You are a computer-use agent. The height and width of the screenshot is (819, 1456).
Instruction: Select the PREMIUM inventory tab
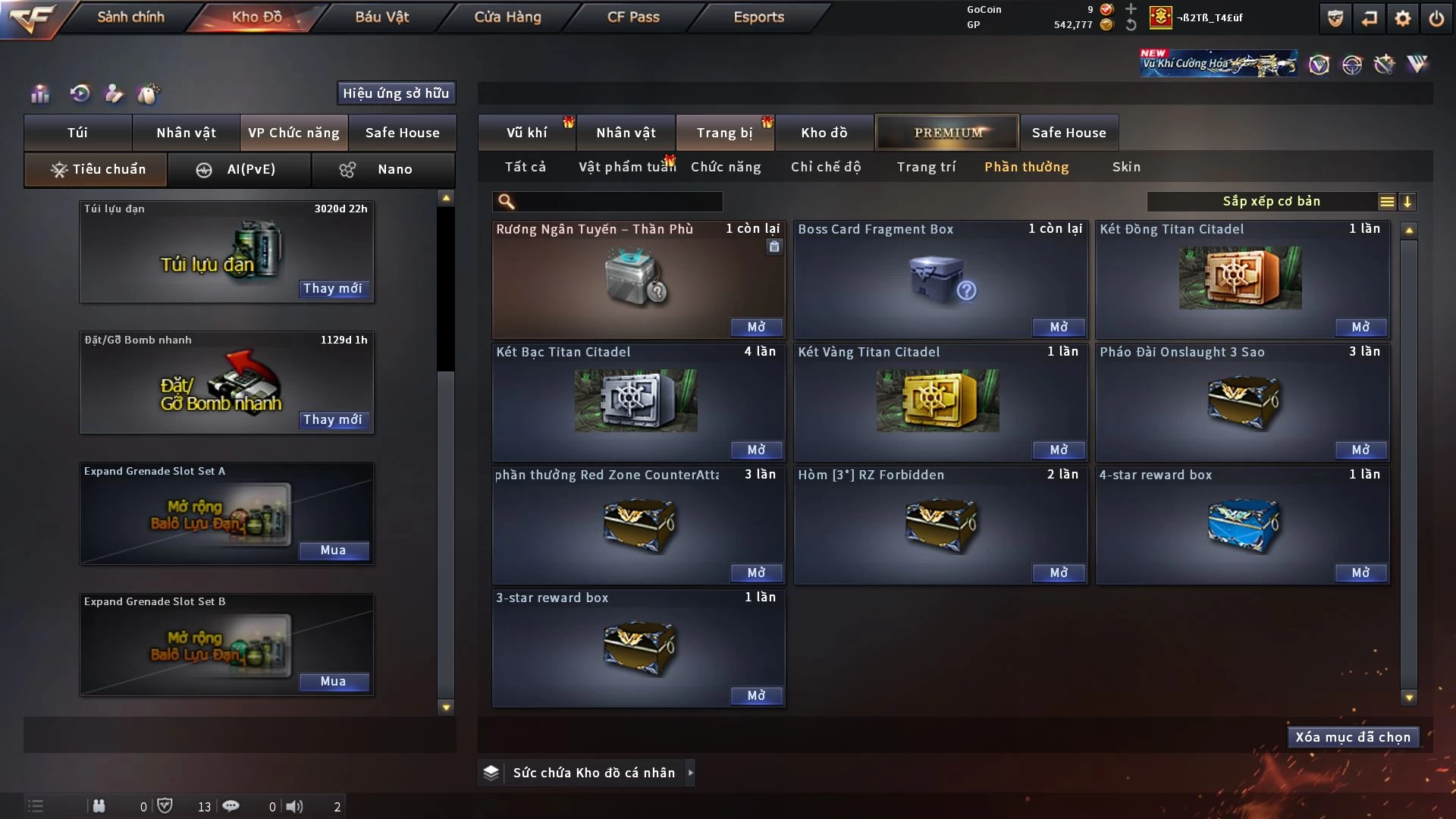tap(947, 133)
